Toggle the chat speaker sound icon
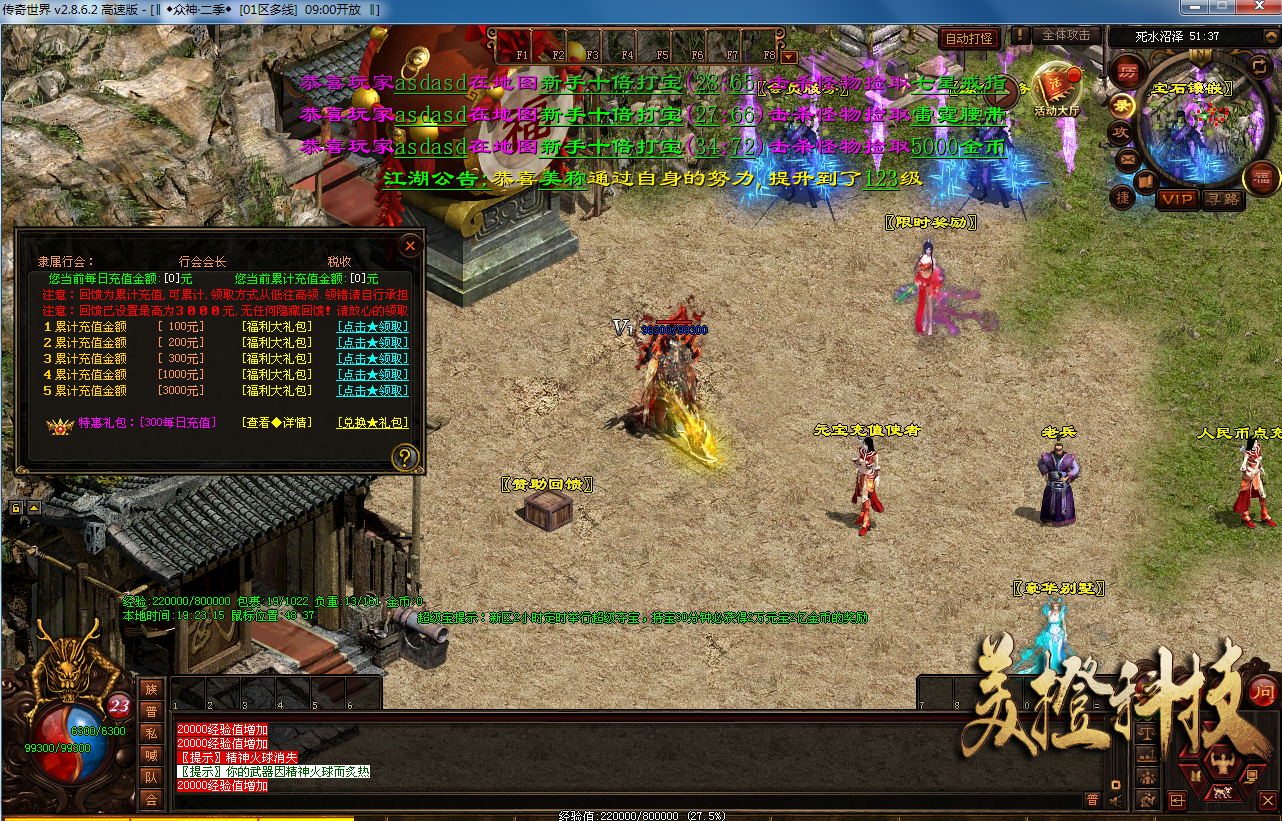1282x821 pixels. pos(1115,799)
